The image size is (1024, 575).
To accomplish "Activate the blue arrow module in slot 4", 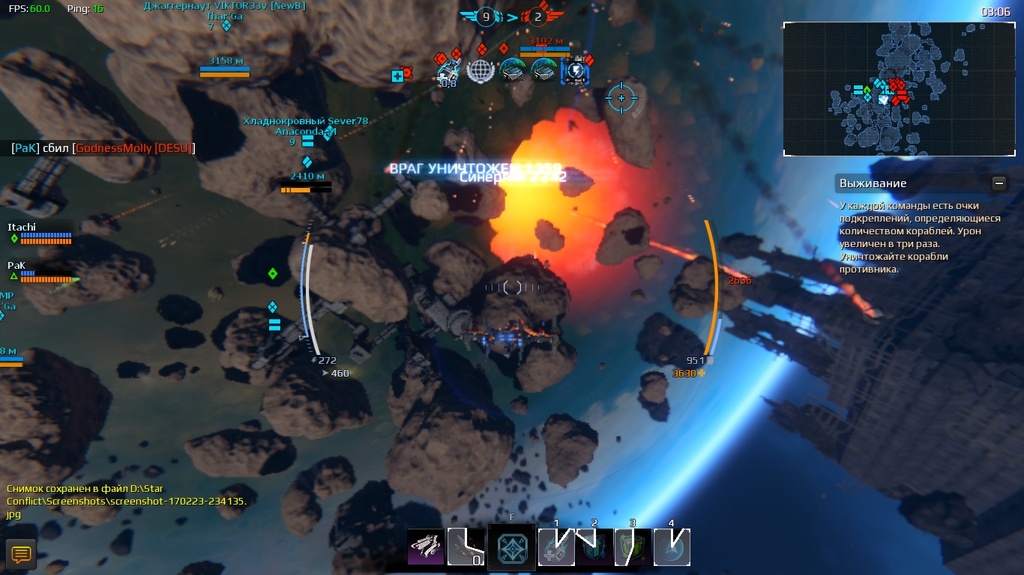I will pyautogui.click(x=672, y=547).
